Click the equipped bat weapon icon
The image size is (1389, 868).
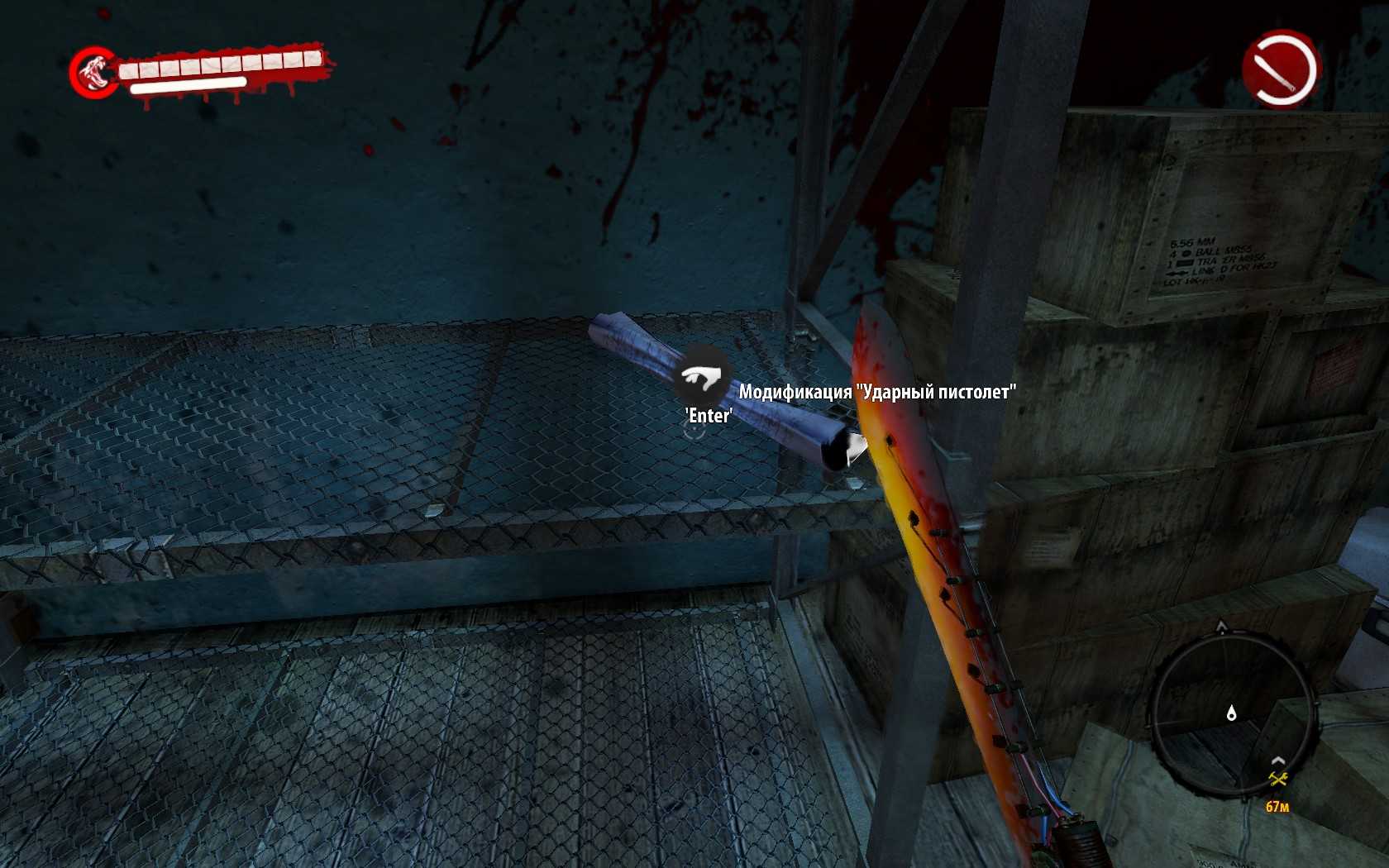(1280, 69)
